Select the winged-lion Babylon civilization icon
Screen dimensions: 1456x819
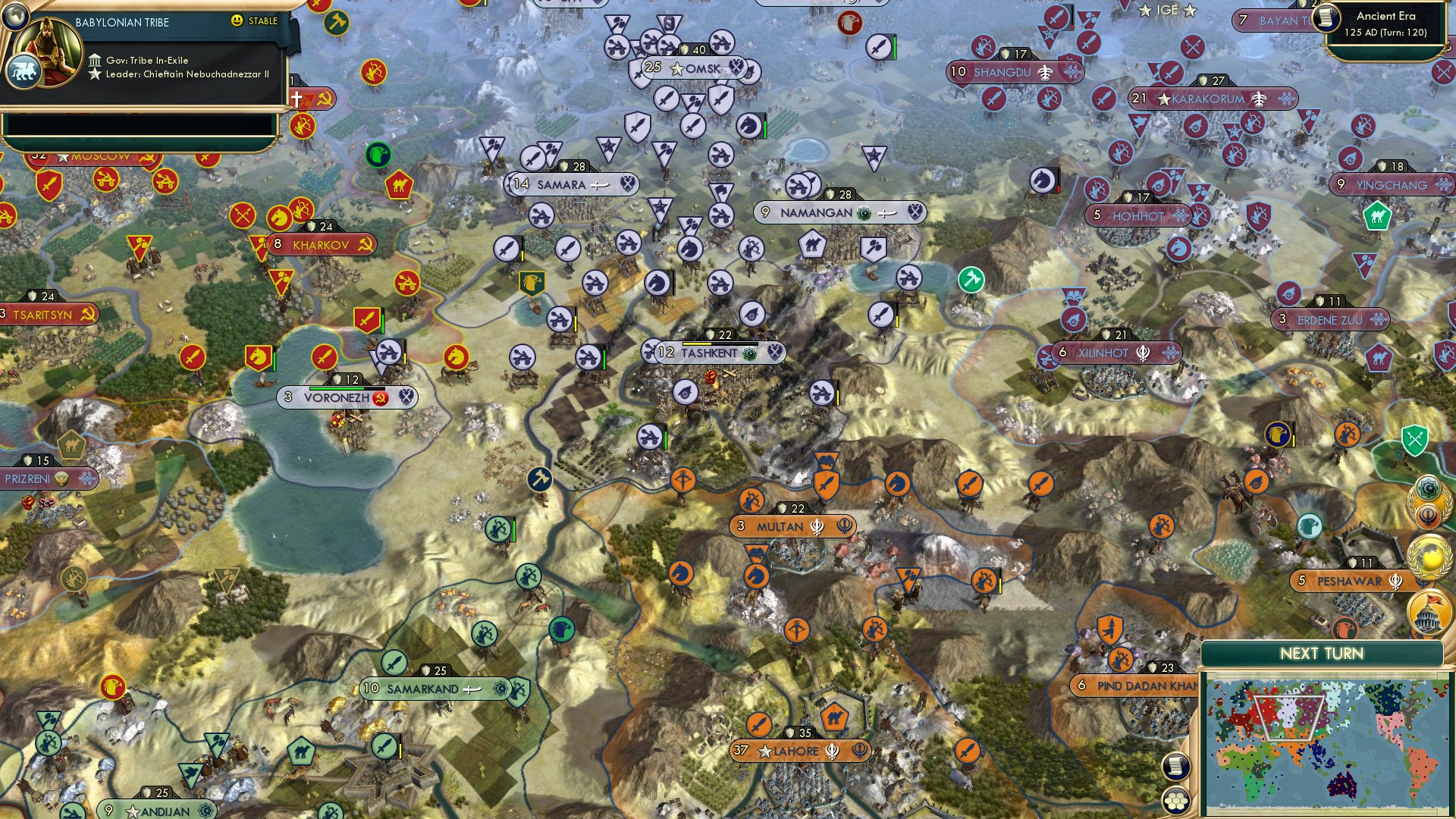pyautogui.click(x=24, y=72)
